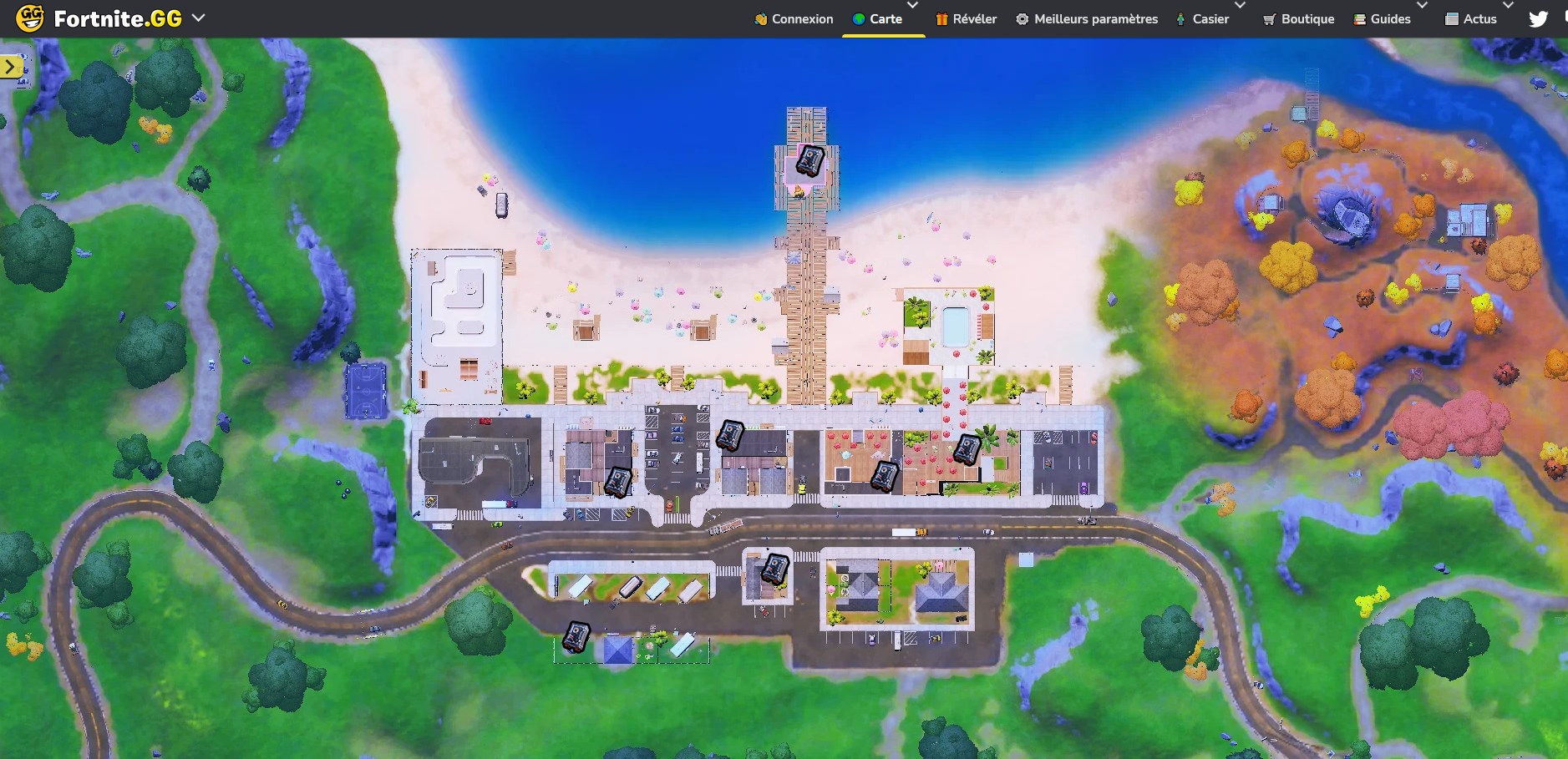Open the Fortnite.GG dropdown arrow

click(198, 17)
